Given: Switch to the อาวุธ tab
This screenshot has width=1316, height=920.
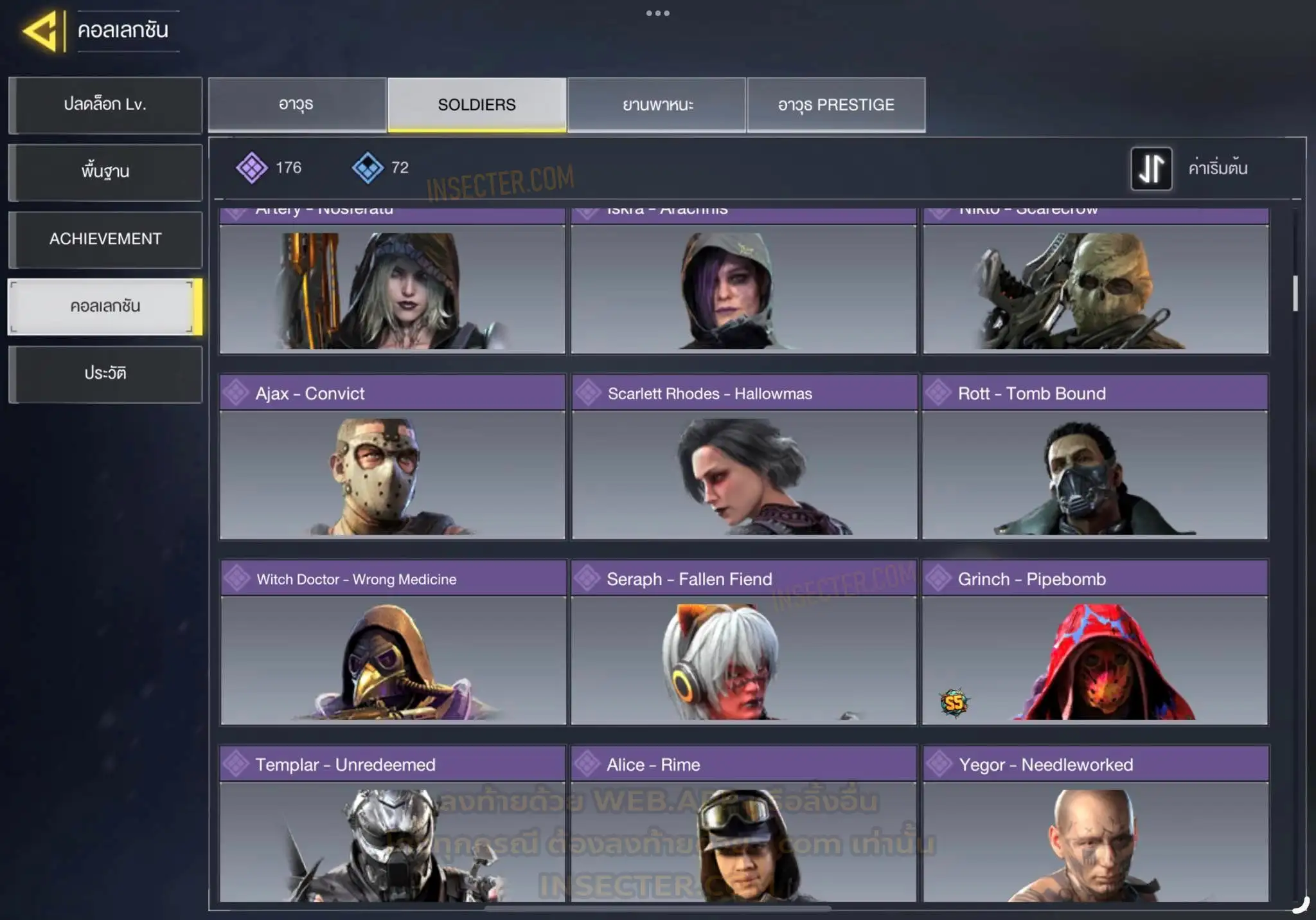Looking at the screenshot, I should pos(297,105).
